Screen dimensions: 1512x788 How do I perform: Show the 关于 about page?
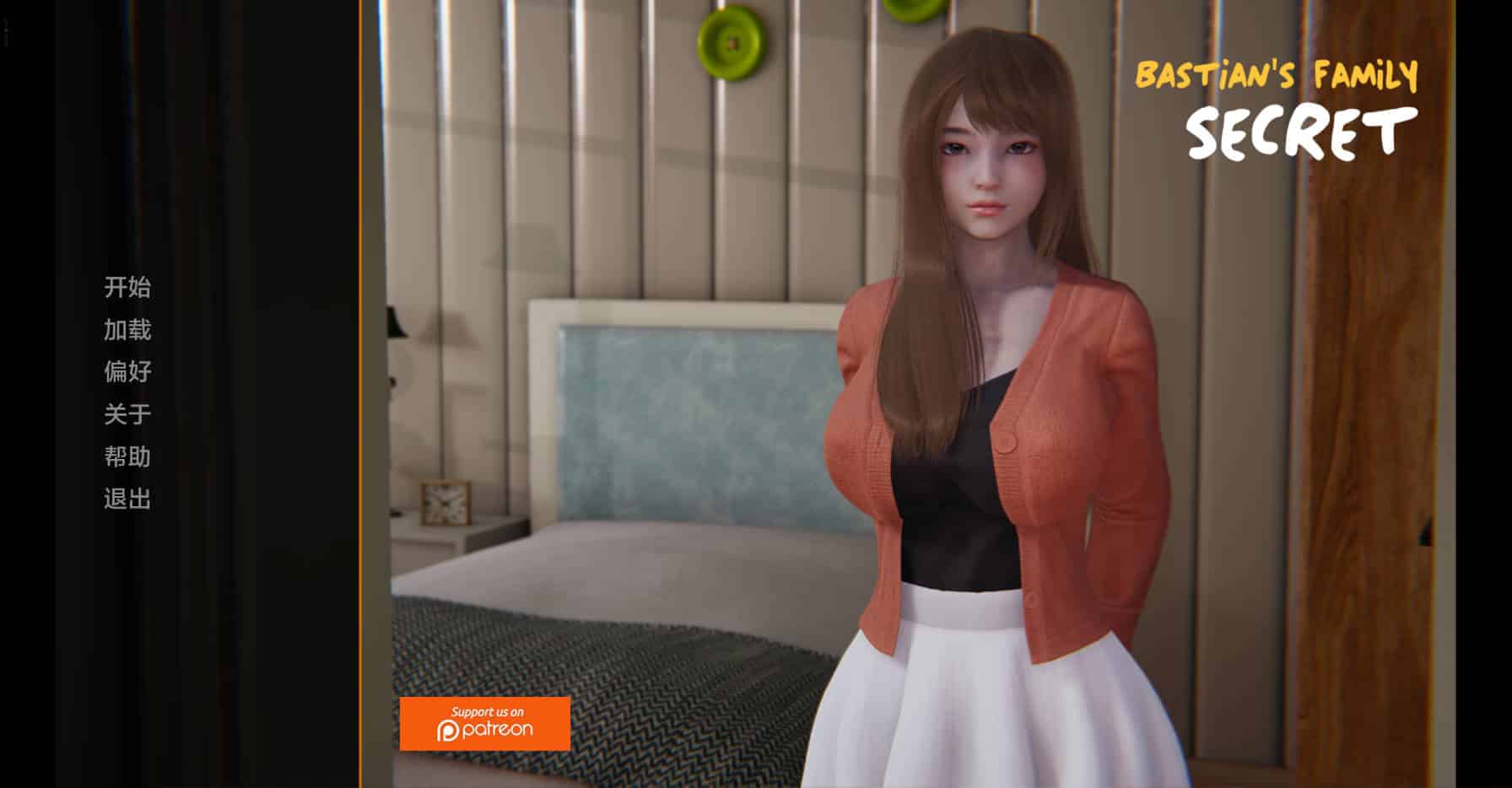click(x=127, y=414)
